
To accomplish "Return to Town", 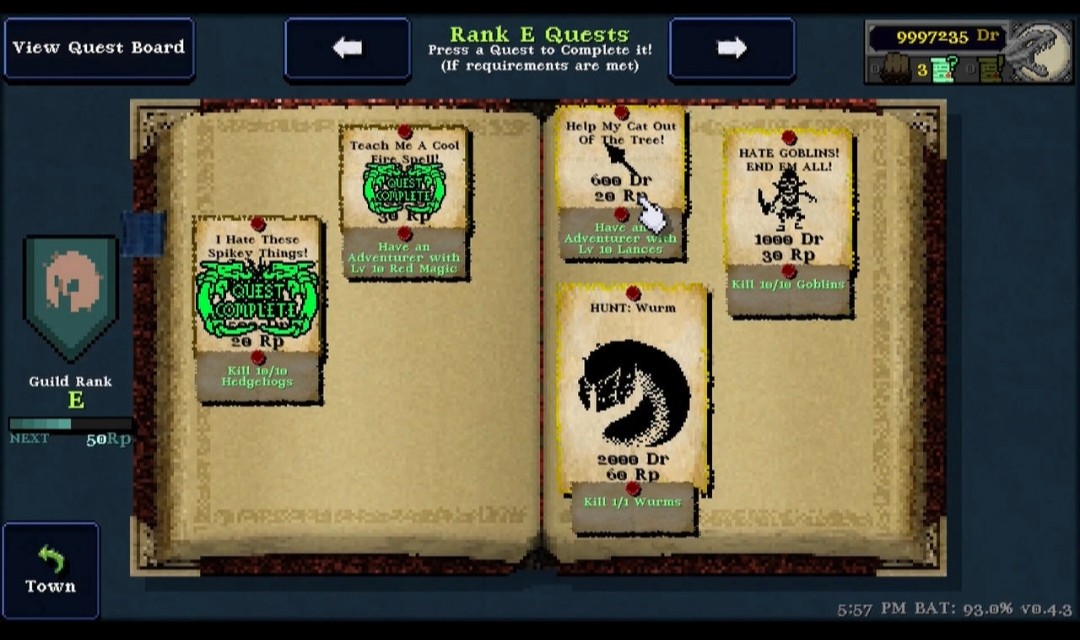I will click(x=51, y=570).
